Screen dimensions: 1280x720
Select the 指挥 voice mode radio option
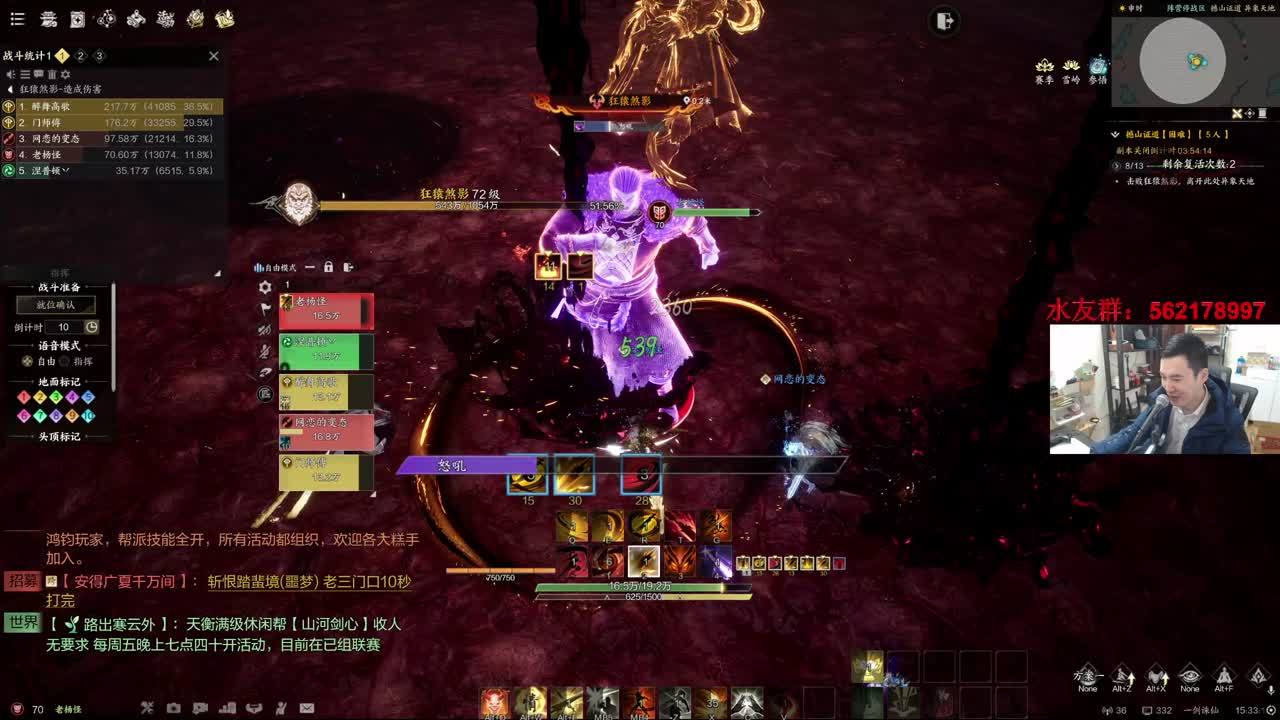pyautogui.click(x=66, y=361)
